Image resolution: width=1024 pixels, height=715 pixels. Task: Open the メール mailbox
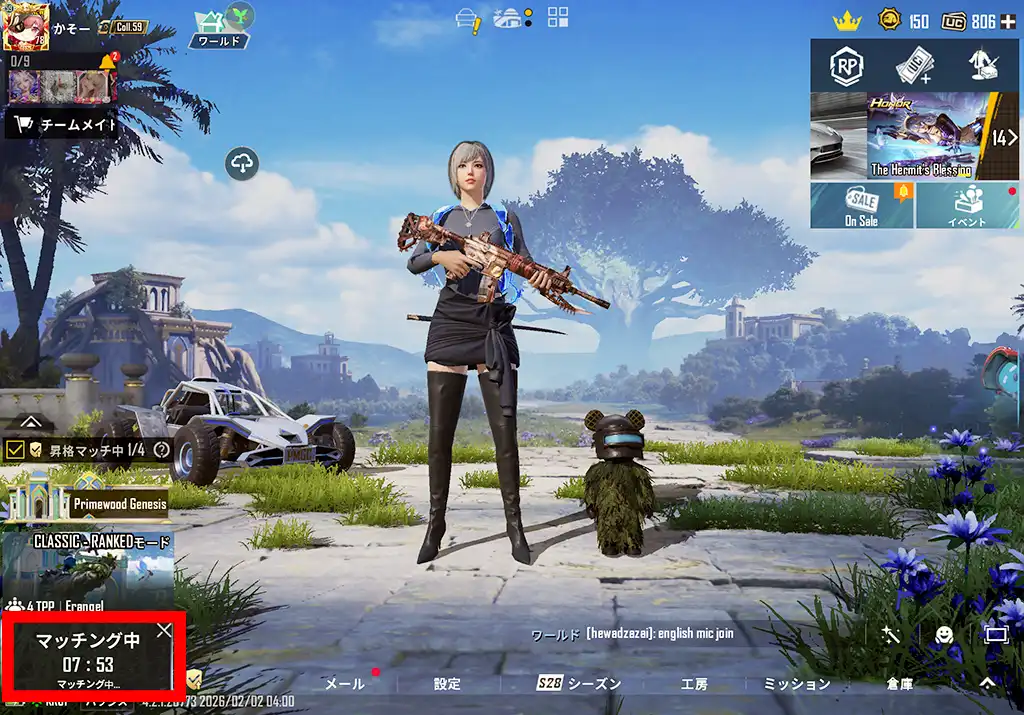[x=345, y=684]
